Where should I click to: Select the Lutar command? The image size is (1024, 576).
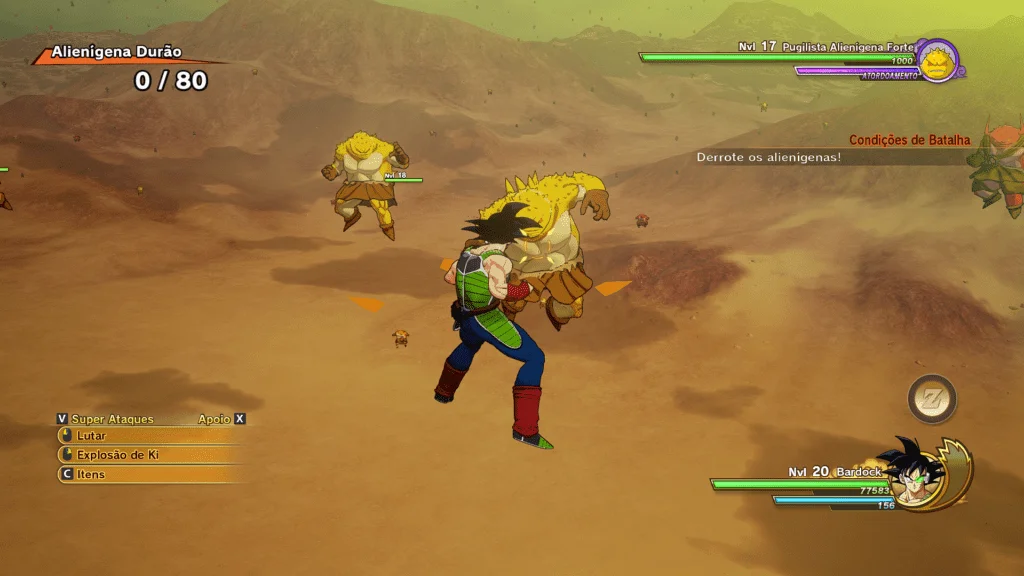[91, 436]
